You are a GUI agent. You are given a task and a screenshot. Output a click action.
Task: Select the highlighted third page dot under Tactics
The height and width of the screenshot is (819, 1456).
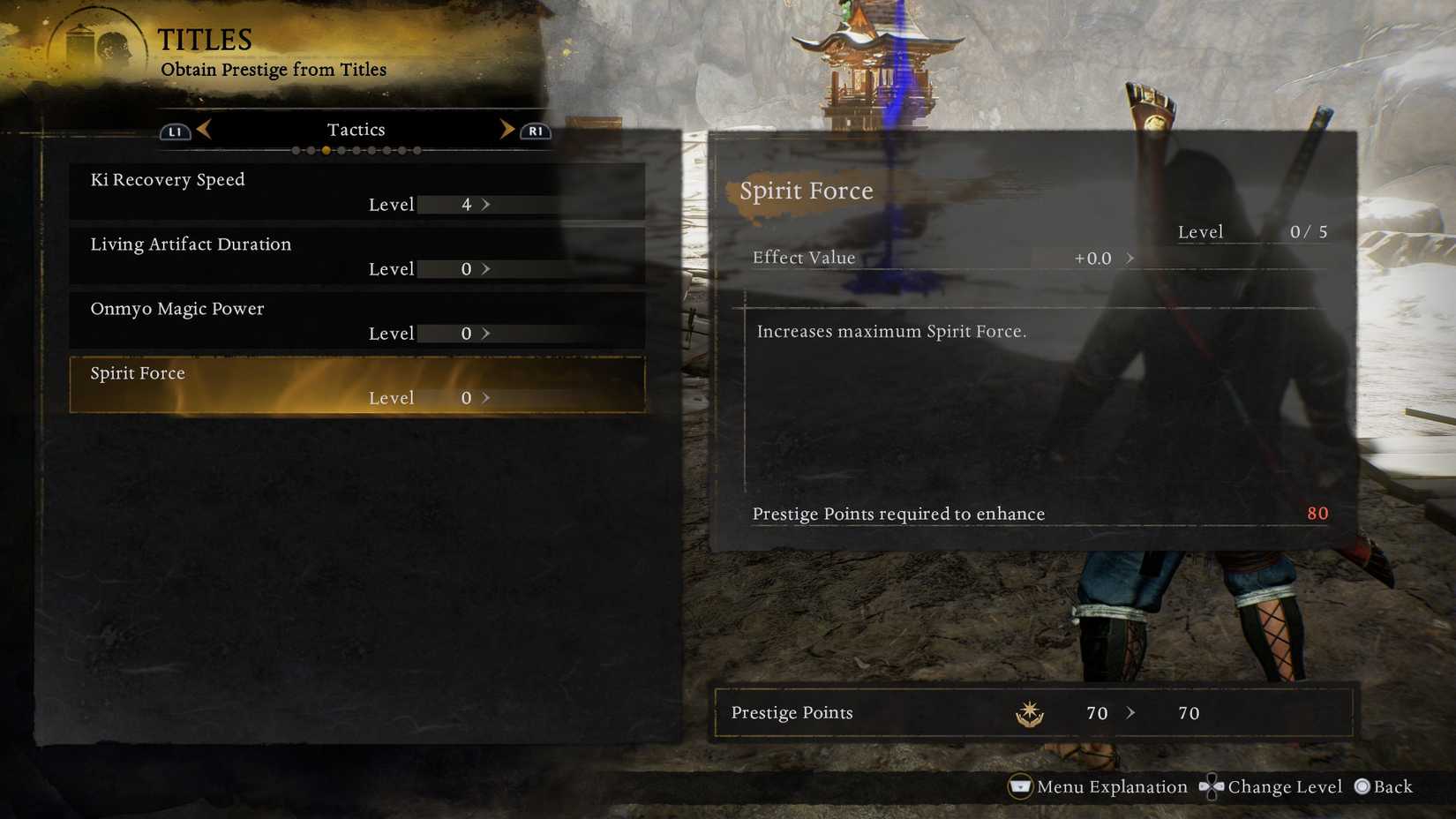coord(326,150)
